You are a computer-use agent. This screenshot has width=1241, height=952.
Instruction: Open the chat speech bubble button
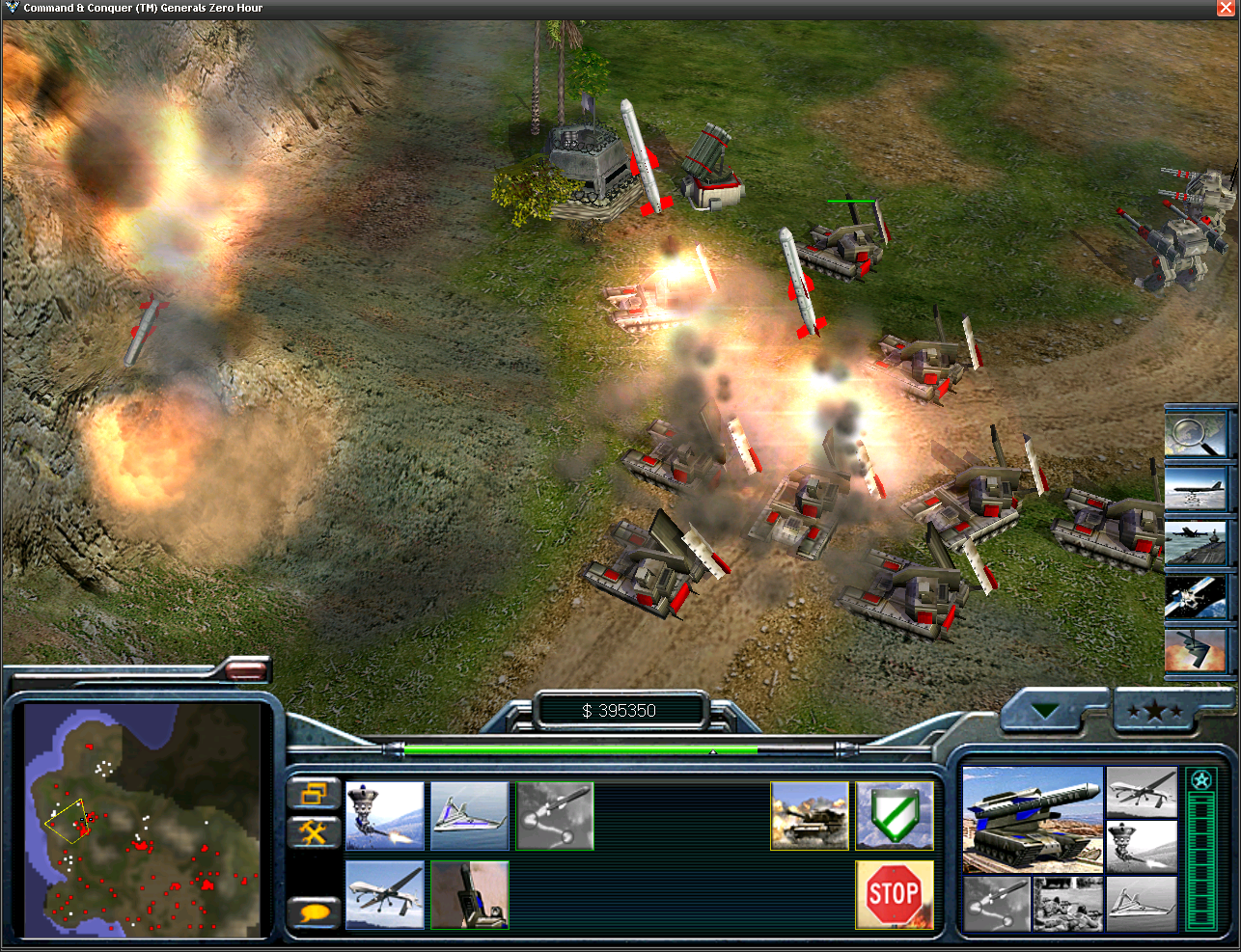314,911
